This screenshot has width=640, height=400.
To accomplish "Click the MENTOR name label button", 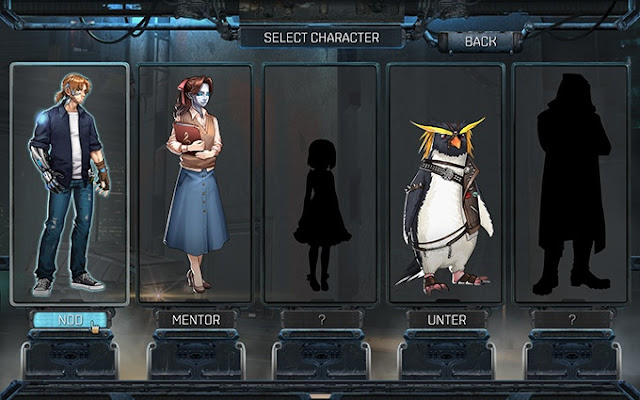I will (195, 320).
